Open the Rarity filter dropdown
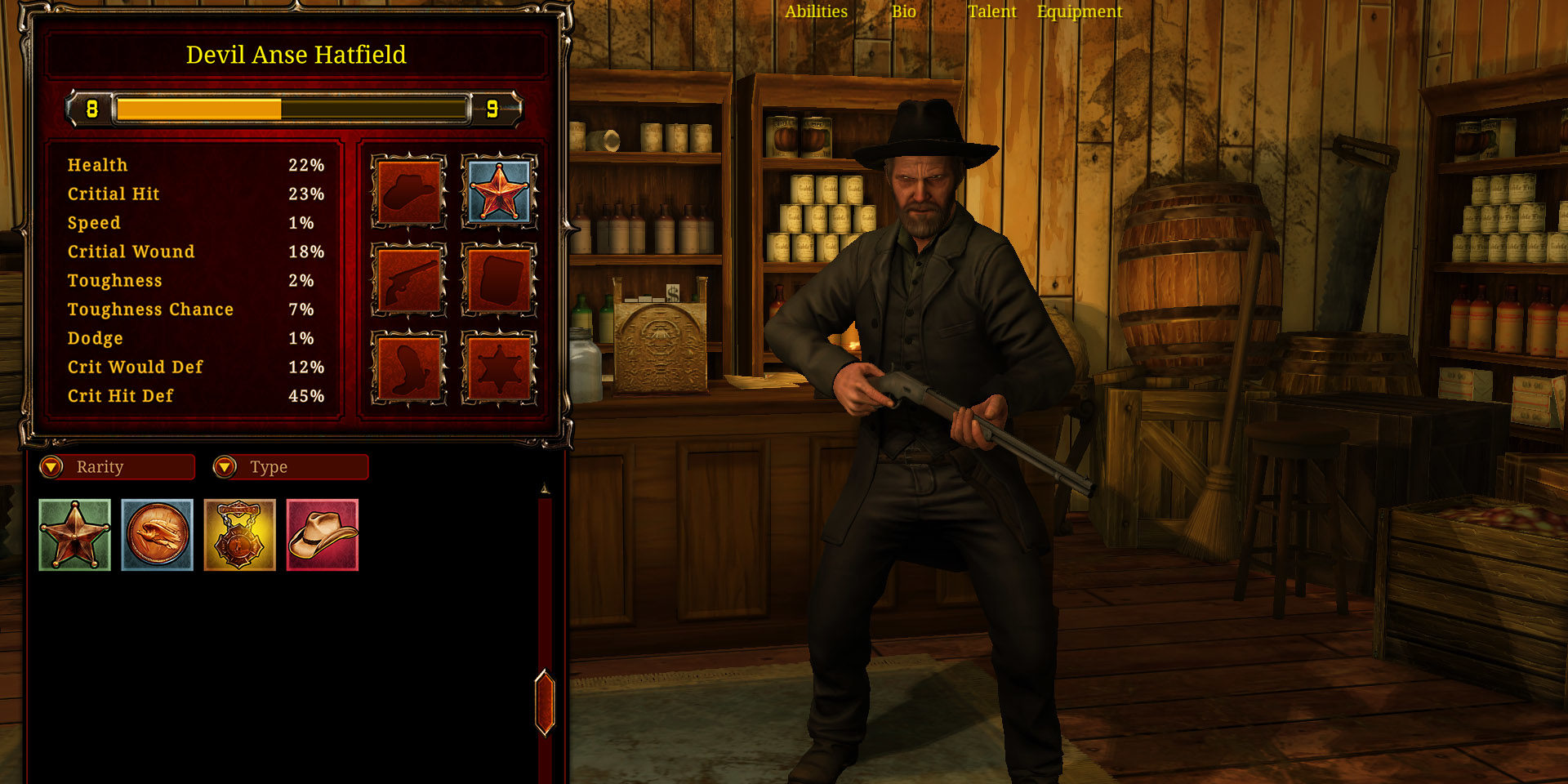 pos(117,467)
